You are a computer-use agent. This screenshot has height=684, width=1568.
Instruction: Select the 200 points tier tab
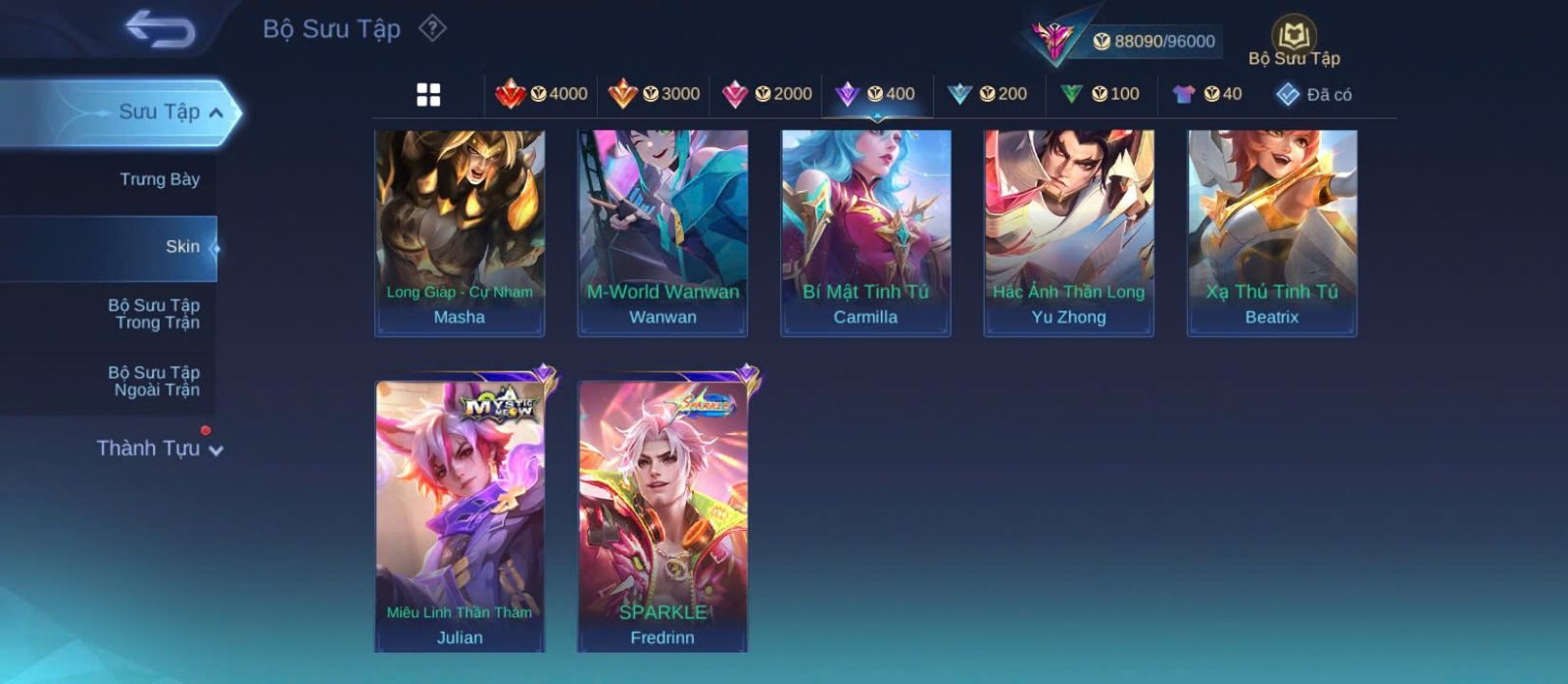click(x=987, y=94)
